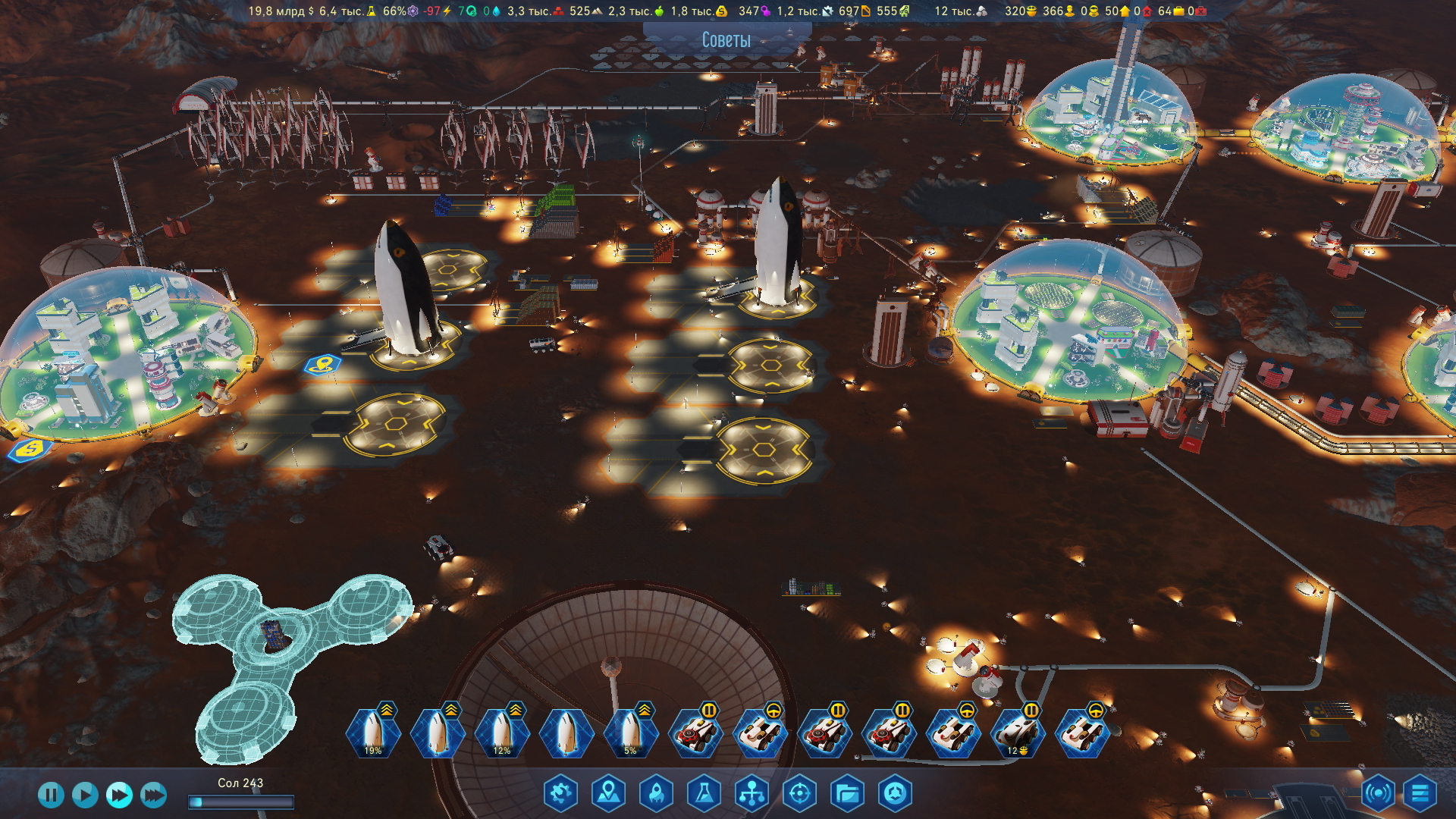Set game to normal play speed

85,795
